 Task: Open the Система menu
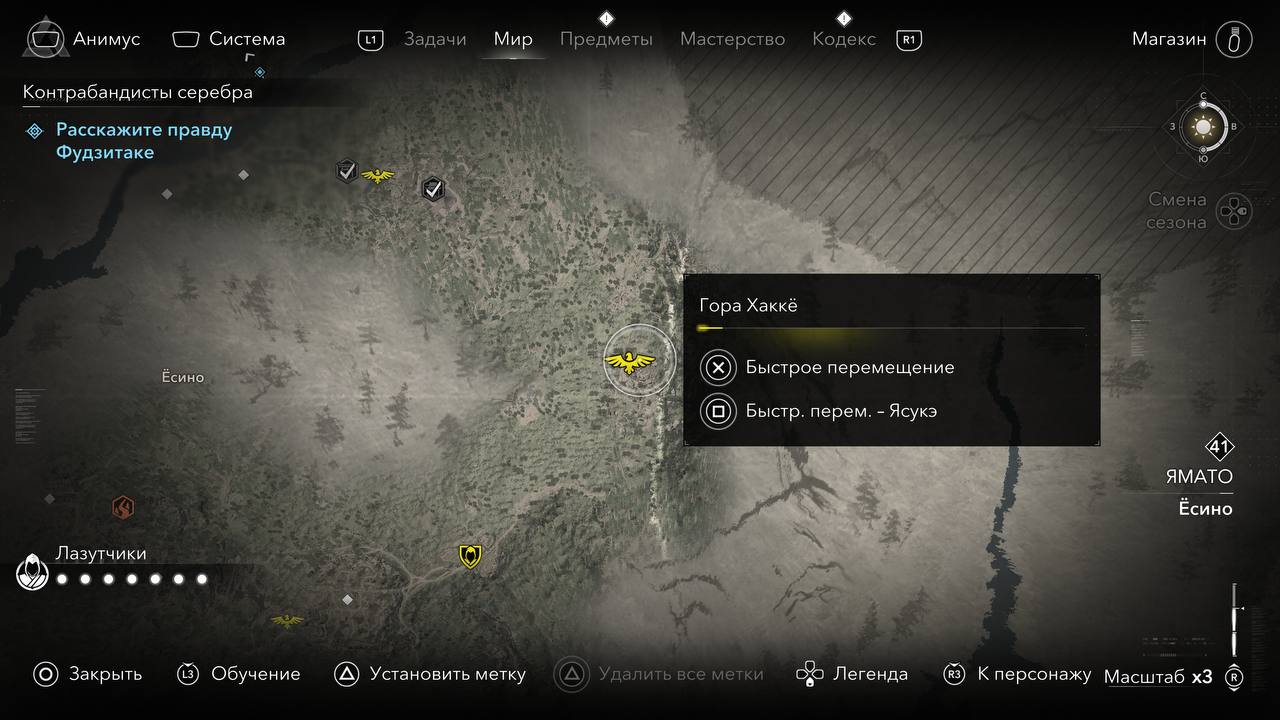click(x=229, y=40)
